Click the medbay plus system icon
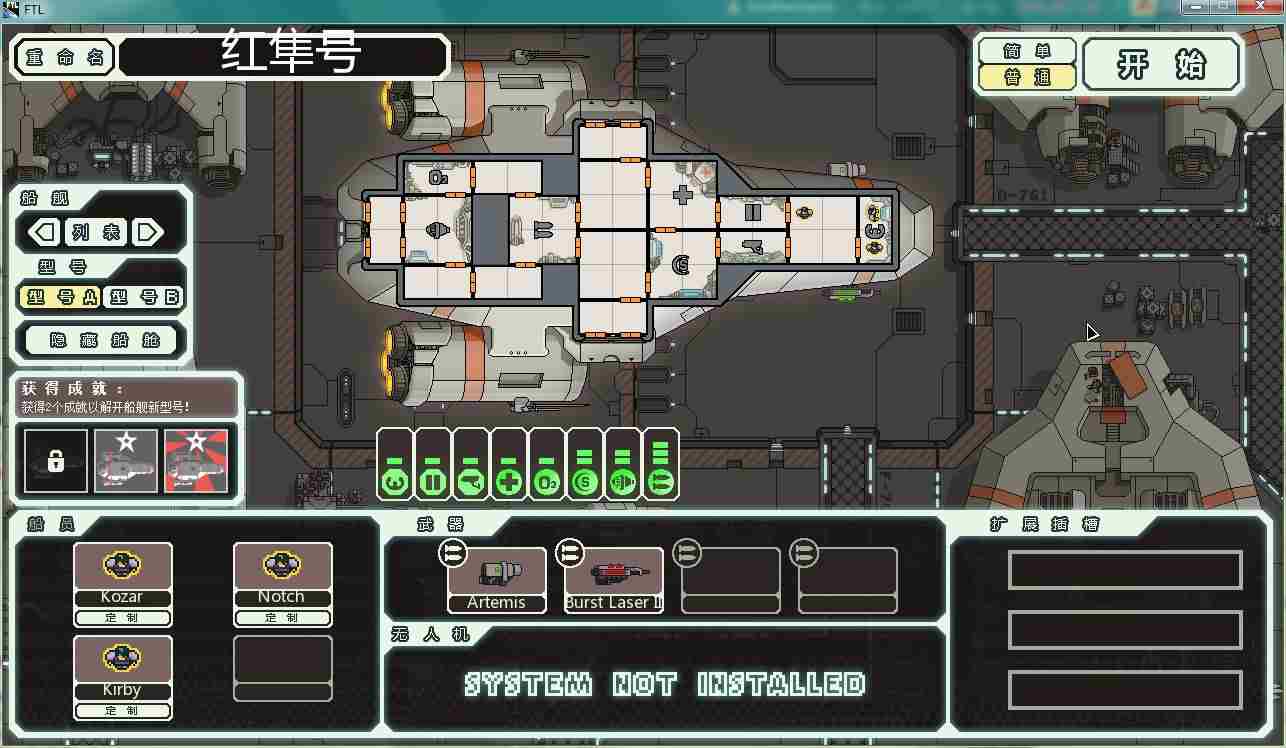Screen dimensions: 1286x748 [509, 483]
